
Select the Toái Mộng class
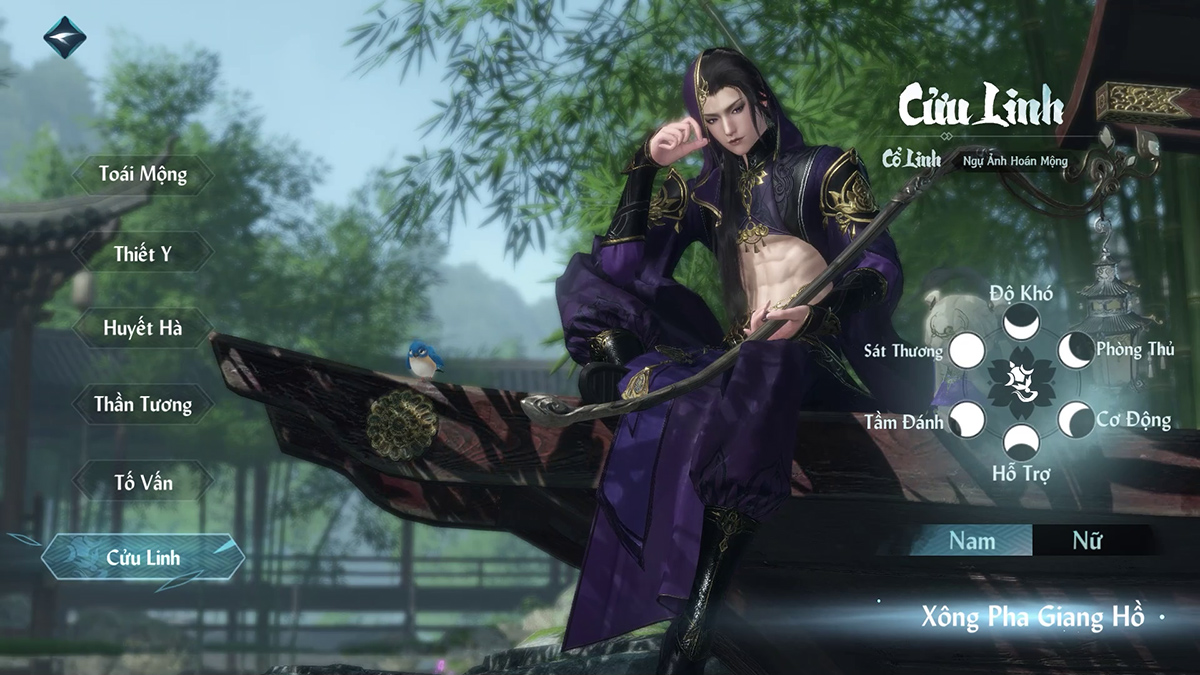click(143, 175)
